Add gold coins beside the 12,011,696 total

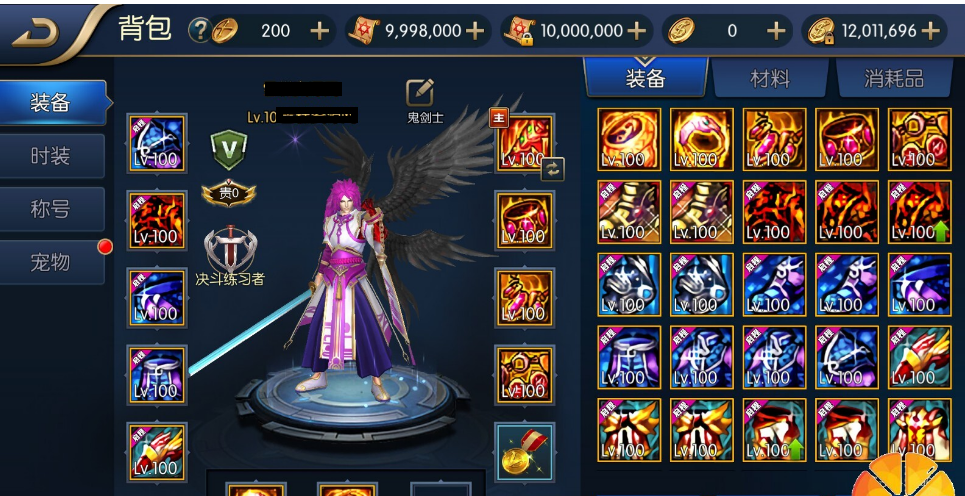tap(930, 31)
